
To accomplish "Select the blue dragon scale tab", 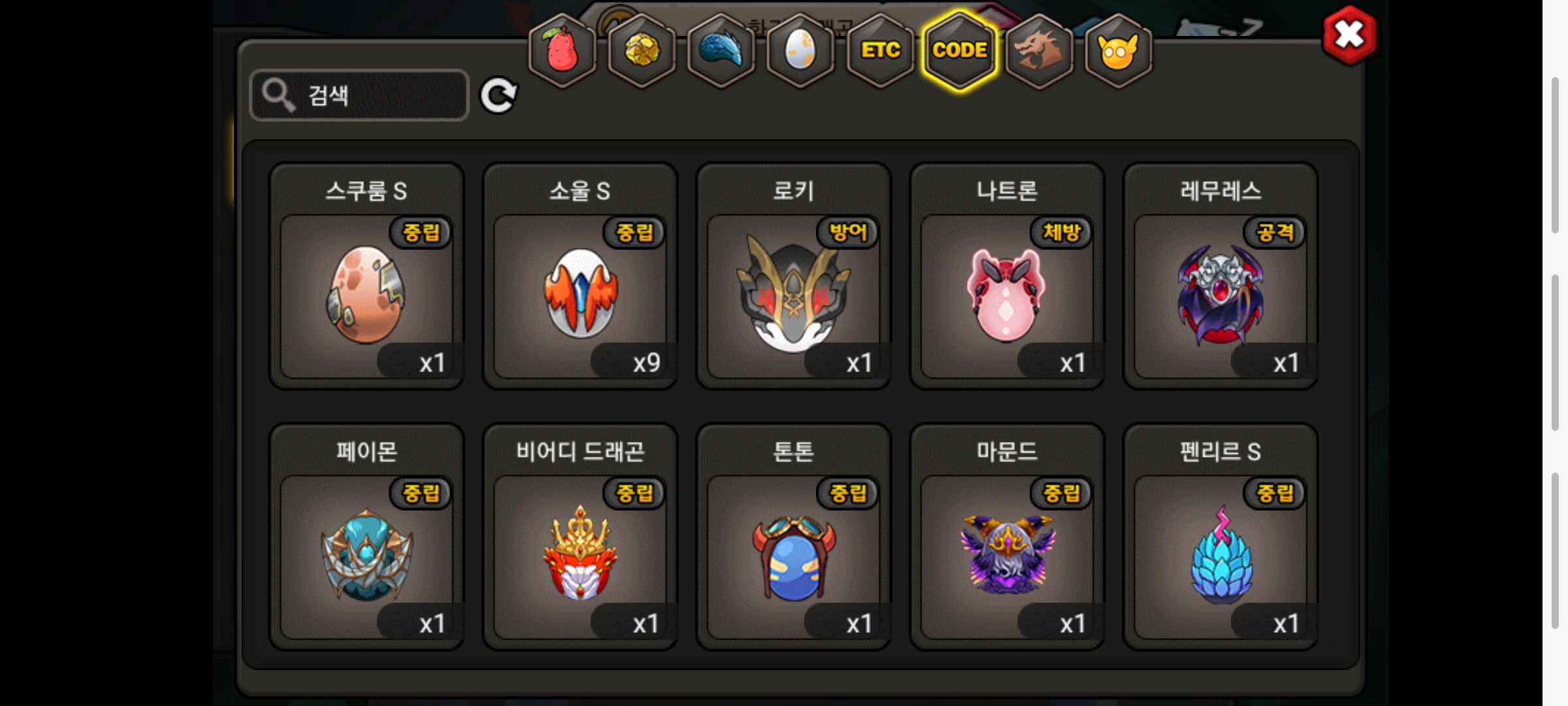I will tap(721, 51).
